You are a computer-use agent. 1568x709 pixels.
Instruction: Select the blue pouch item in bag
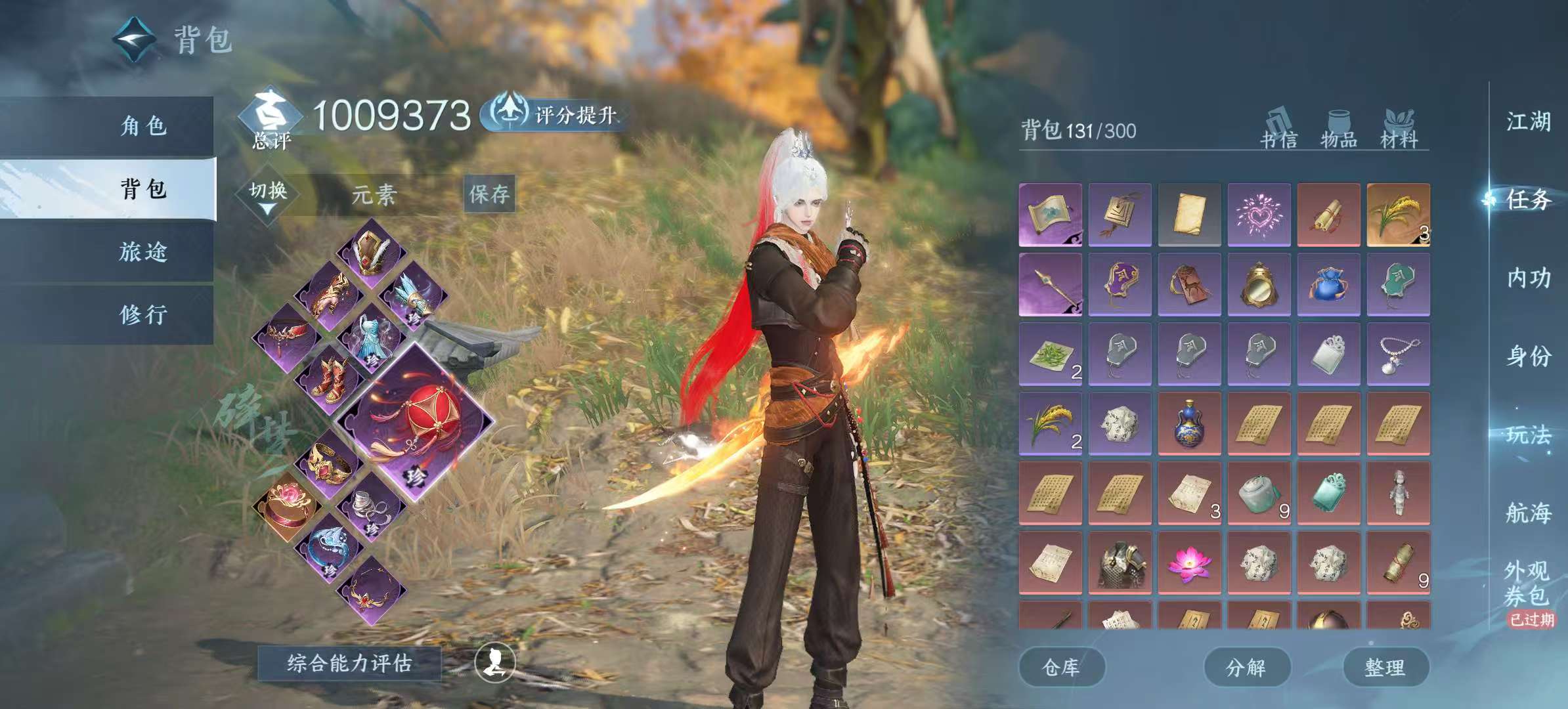[1328, 285]
